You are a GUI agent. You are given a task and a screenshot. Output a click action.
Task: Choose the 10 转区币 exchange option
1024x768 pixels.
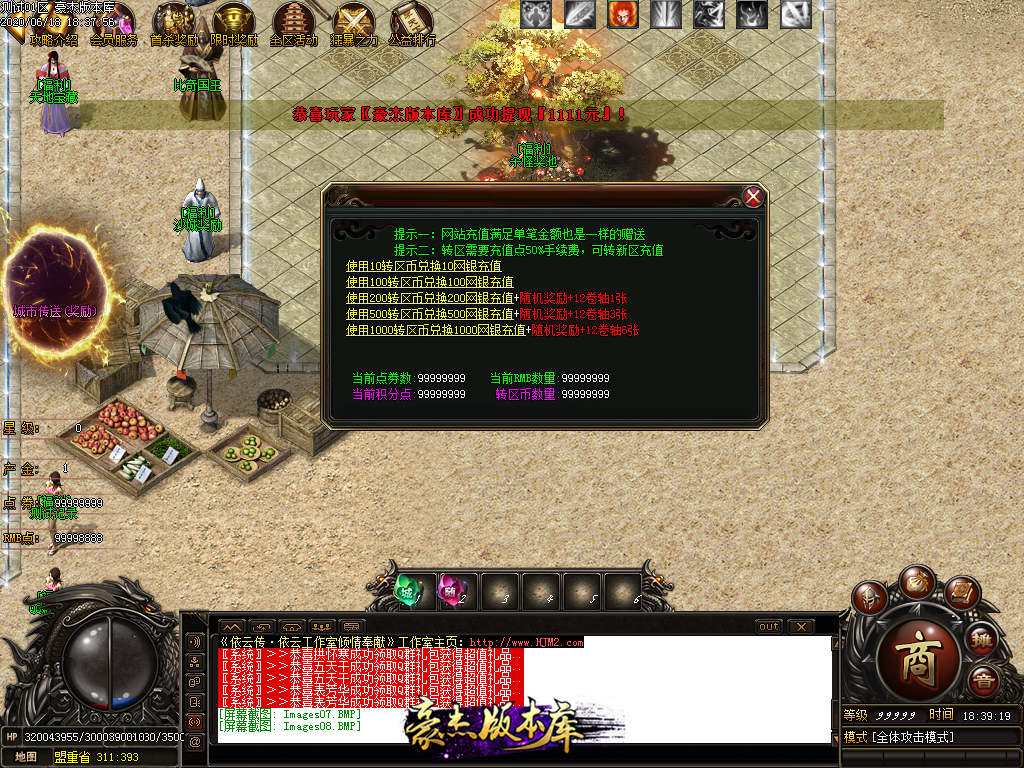tap(424, 267)
